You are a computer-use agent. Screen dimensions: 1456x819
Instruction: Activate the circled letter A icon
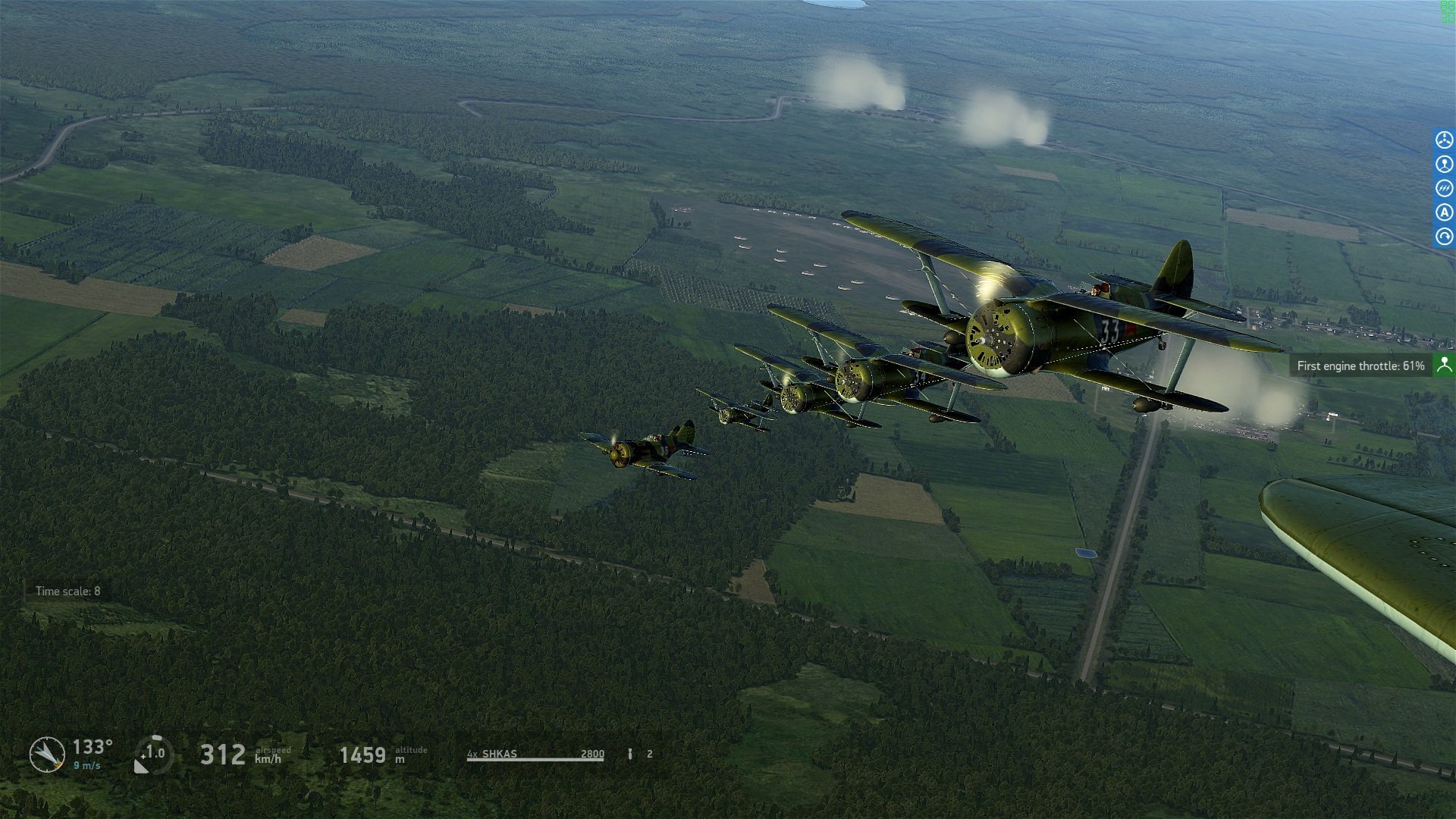pyautogui.click(x=1444, y=212)
